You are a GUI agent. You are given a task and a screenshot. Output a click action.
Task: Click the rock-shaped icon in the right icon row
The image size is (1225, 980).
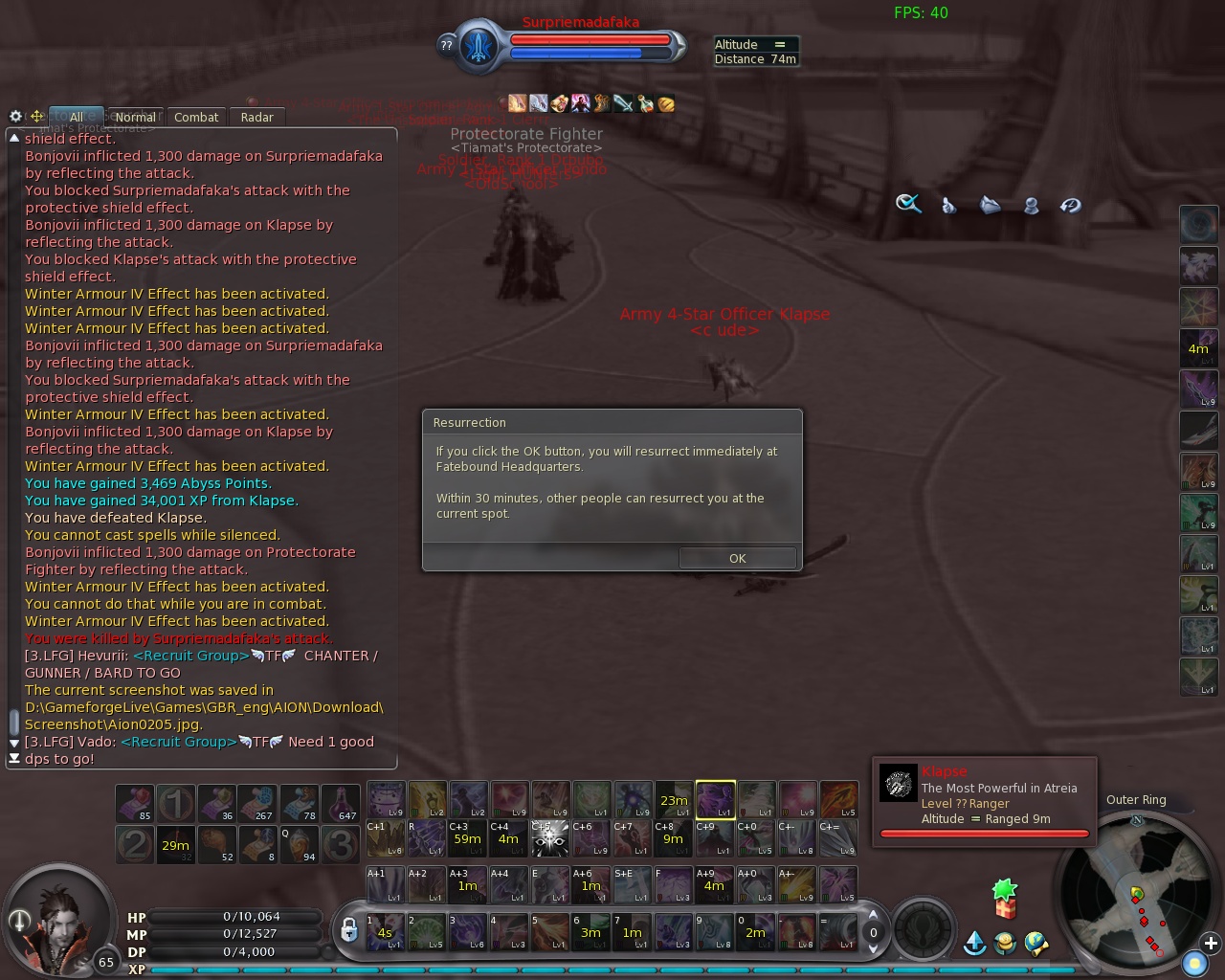click(x=990, y=204)
